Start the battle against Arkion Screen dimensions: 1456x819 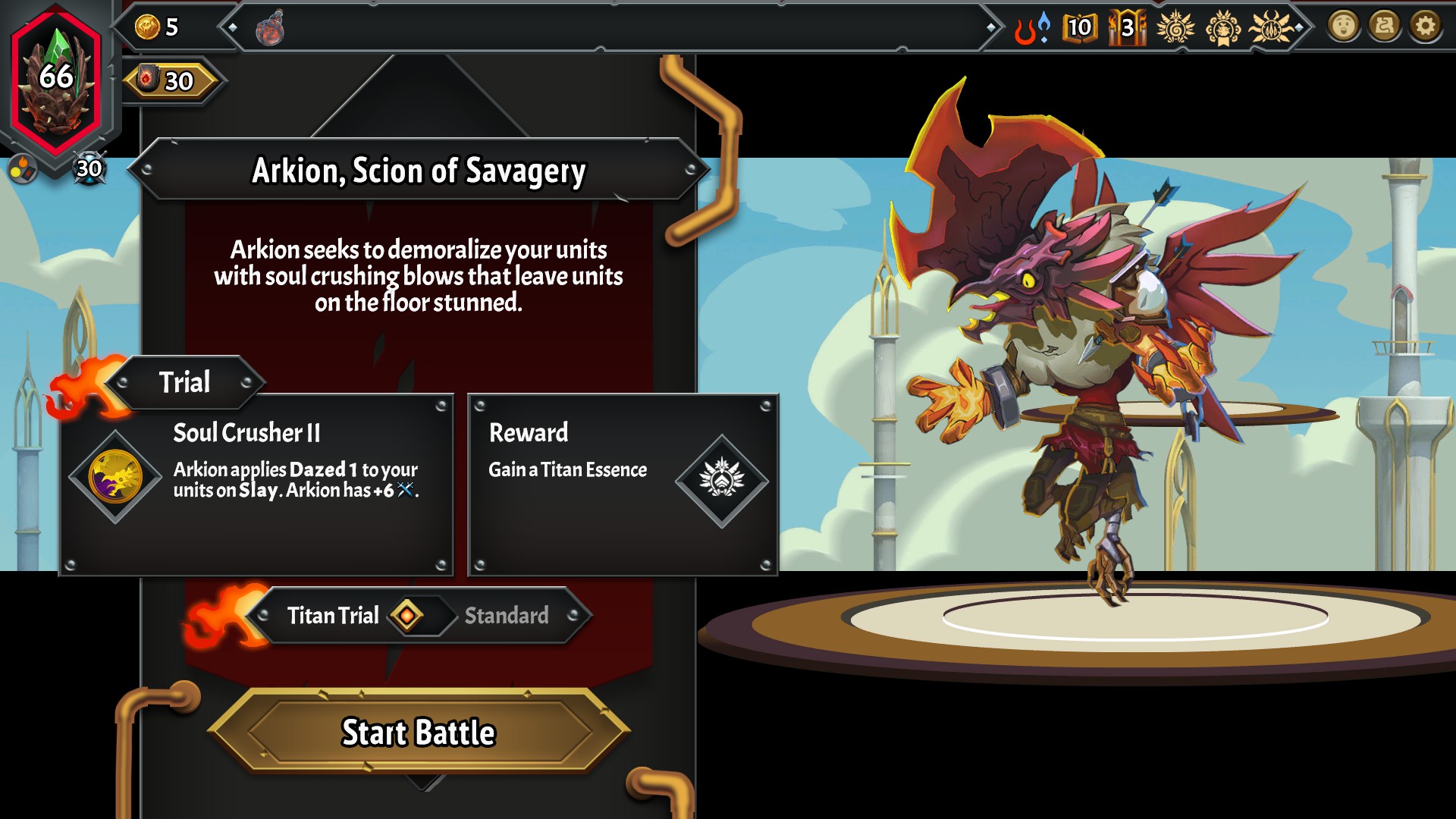tap(419, 732)
